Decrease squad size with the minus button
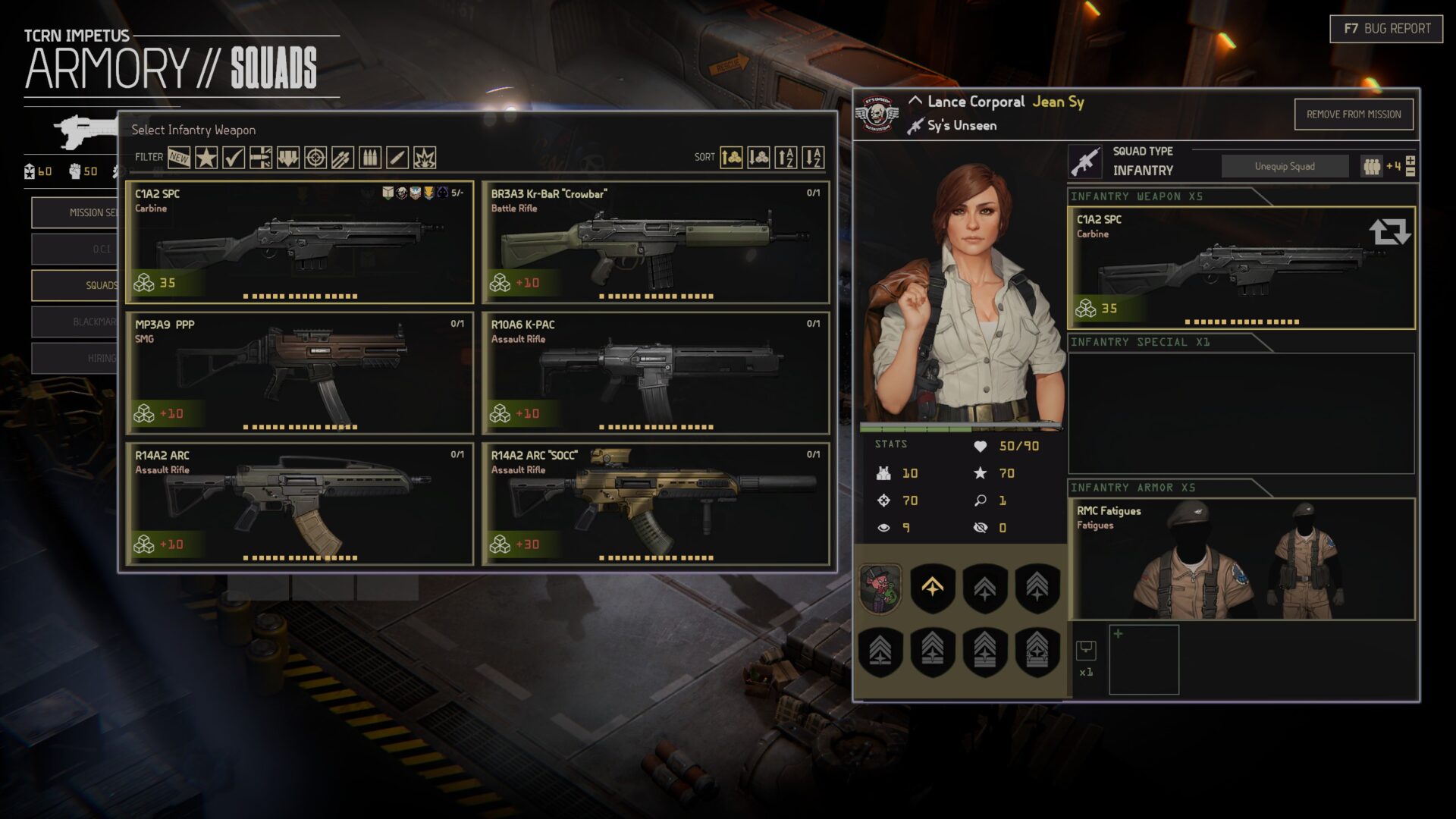 coord(1410,172)
